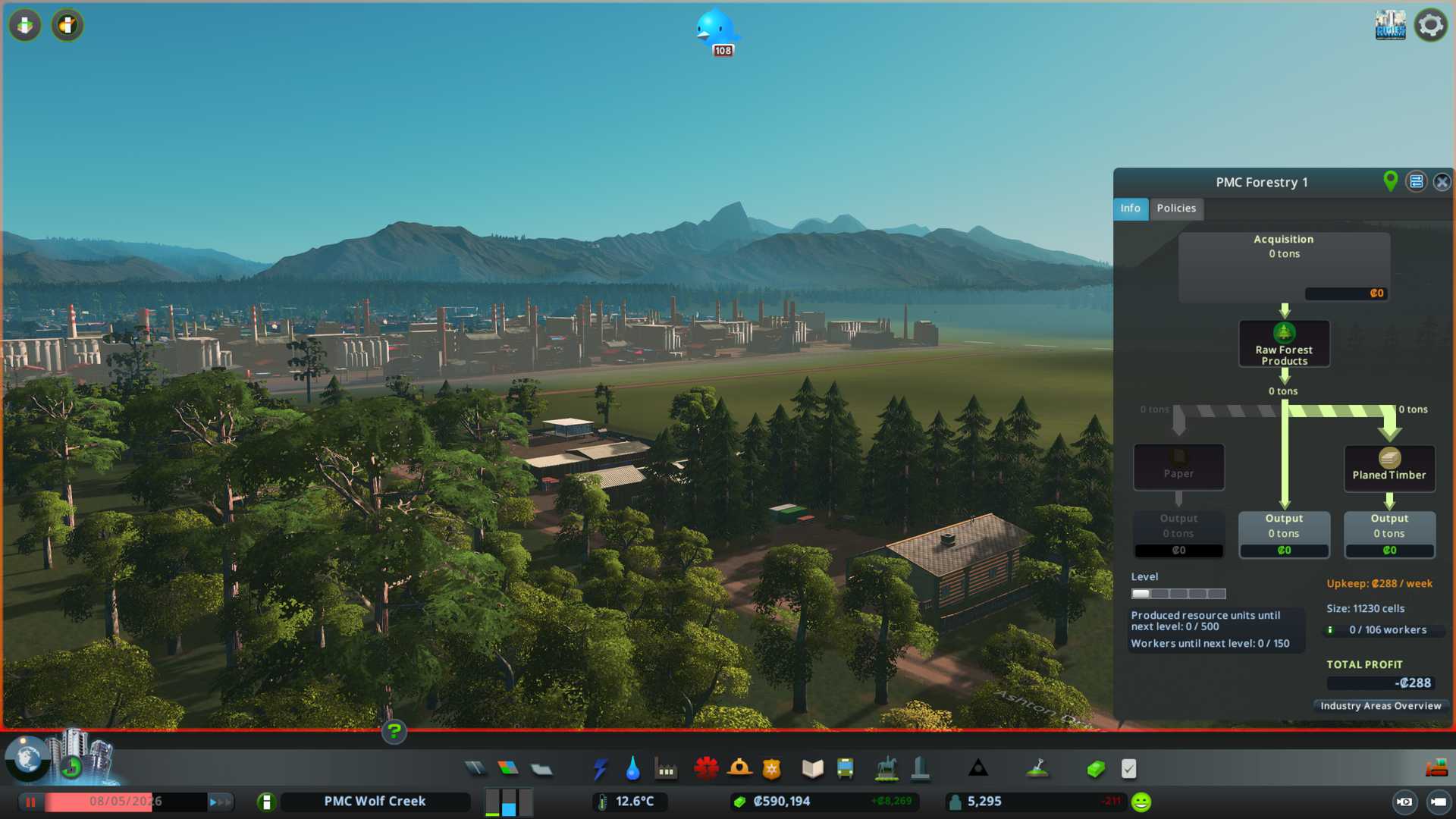Close the PMC Forestry 1 panel
This screenshot has width=1456, height=819.
point(1442,182)
